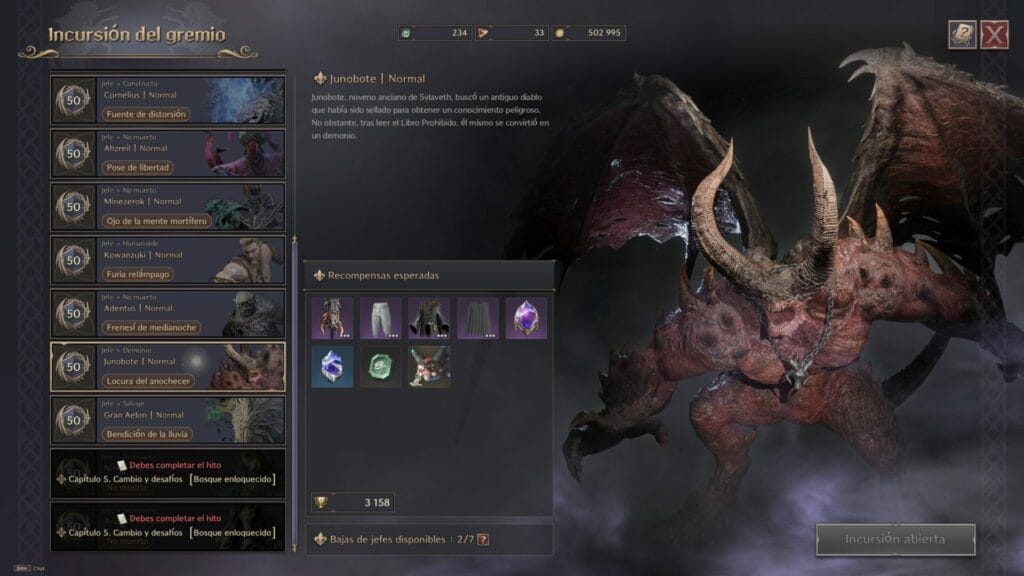Choose the Gran Aelon boss entry
The image size is (1024, 576).
(x=167, y=420)
